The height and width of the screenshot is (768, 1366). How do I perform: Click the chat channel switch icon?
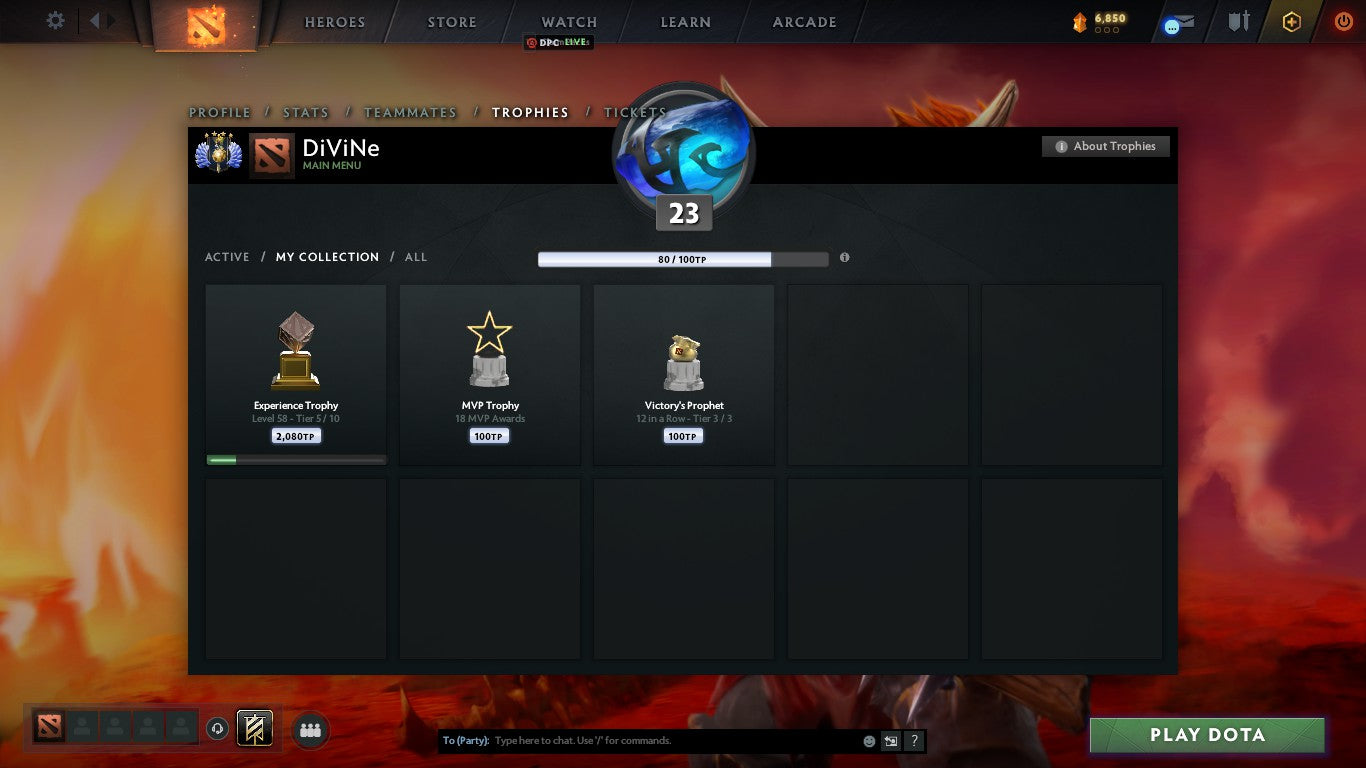[889, 741]
